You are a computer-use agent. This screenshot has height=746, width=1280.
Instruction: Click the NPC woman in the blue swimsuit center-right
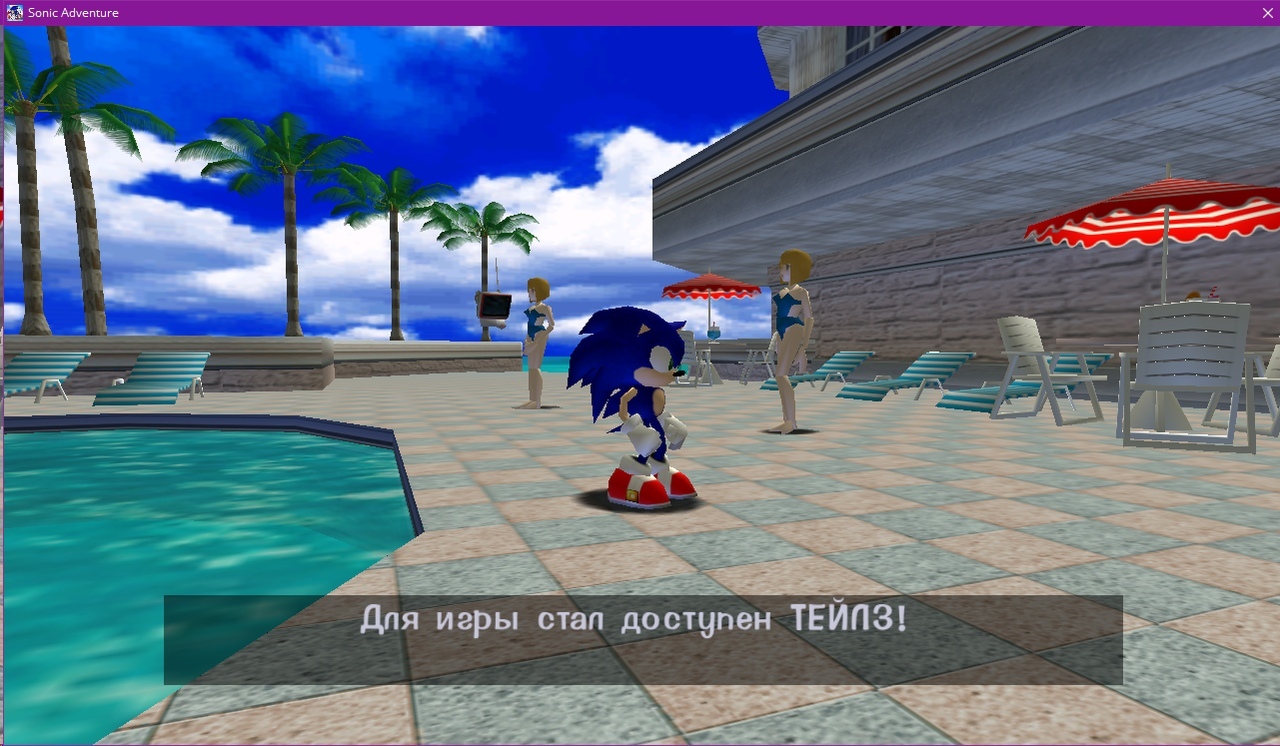(x=788, y=330)
